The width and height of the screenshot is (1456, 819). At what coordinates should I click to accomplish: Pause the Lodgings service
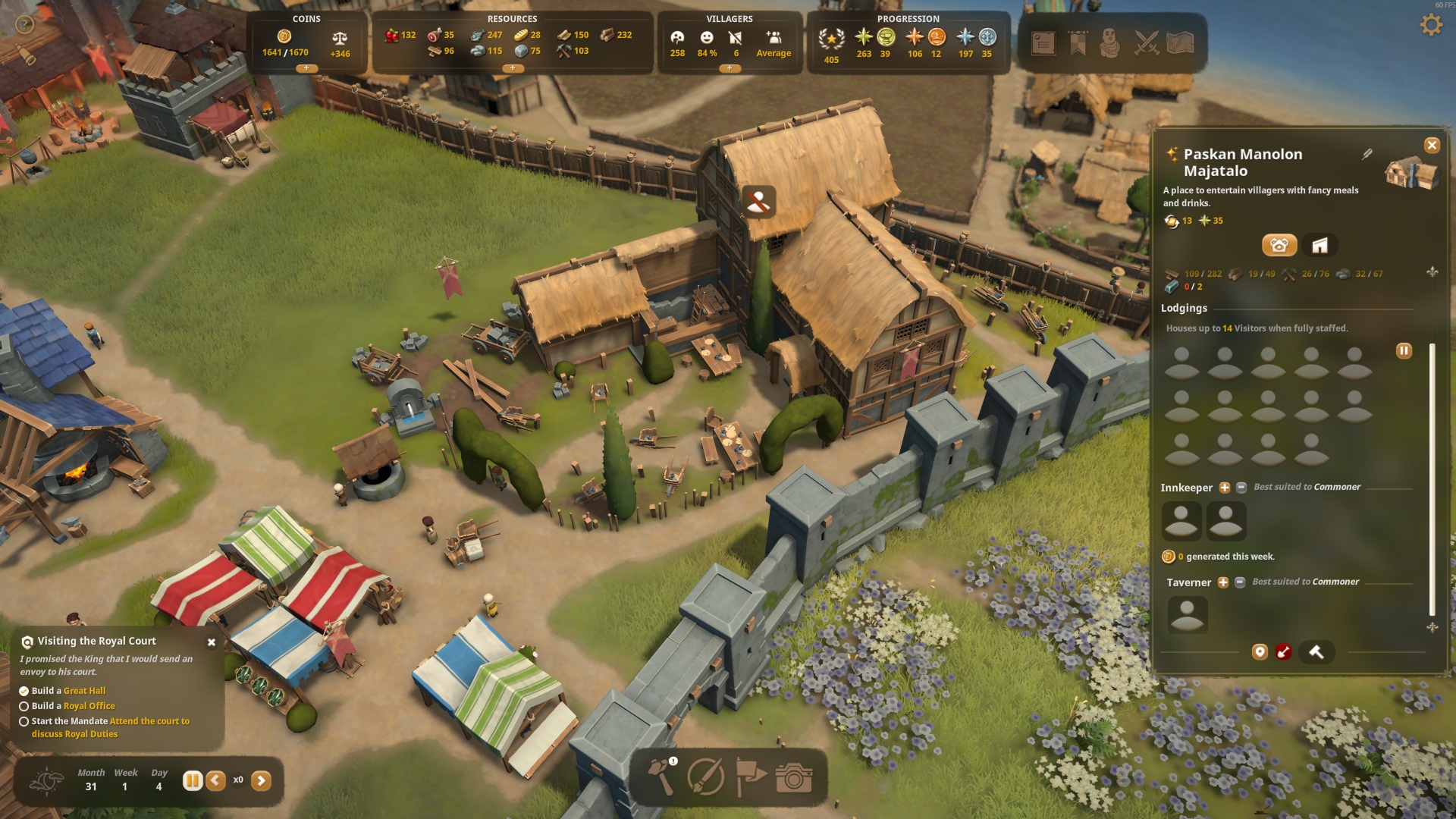click(1404, 350)
